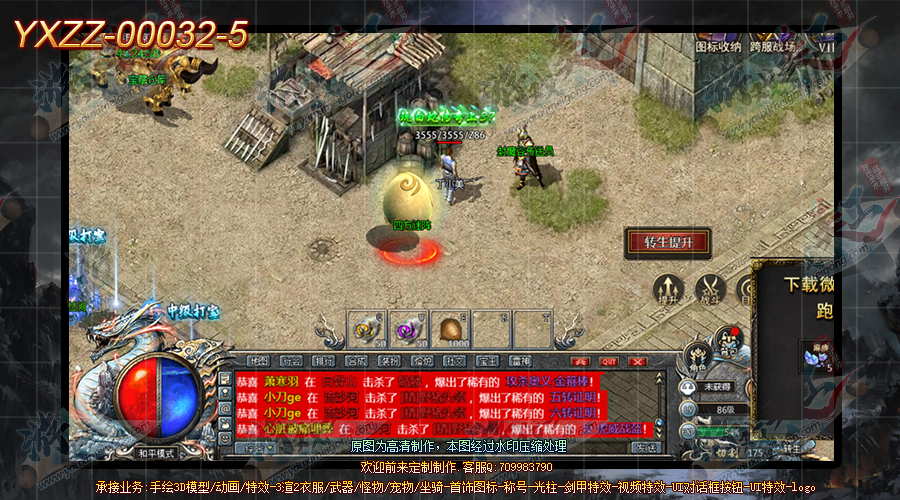
Task: Select the yellow swirl scroll hotbar slot
Action: coord(365,329)
